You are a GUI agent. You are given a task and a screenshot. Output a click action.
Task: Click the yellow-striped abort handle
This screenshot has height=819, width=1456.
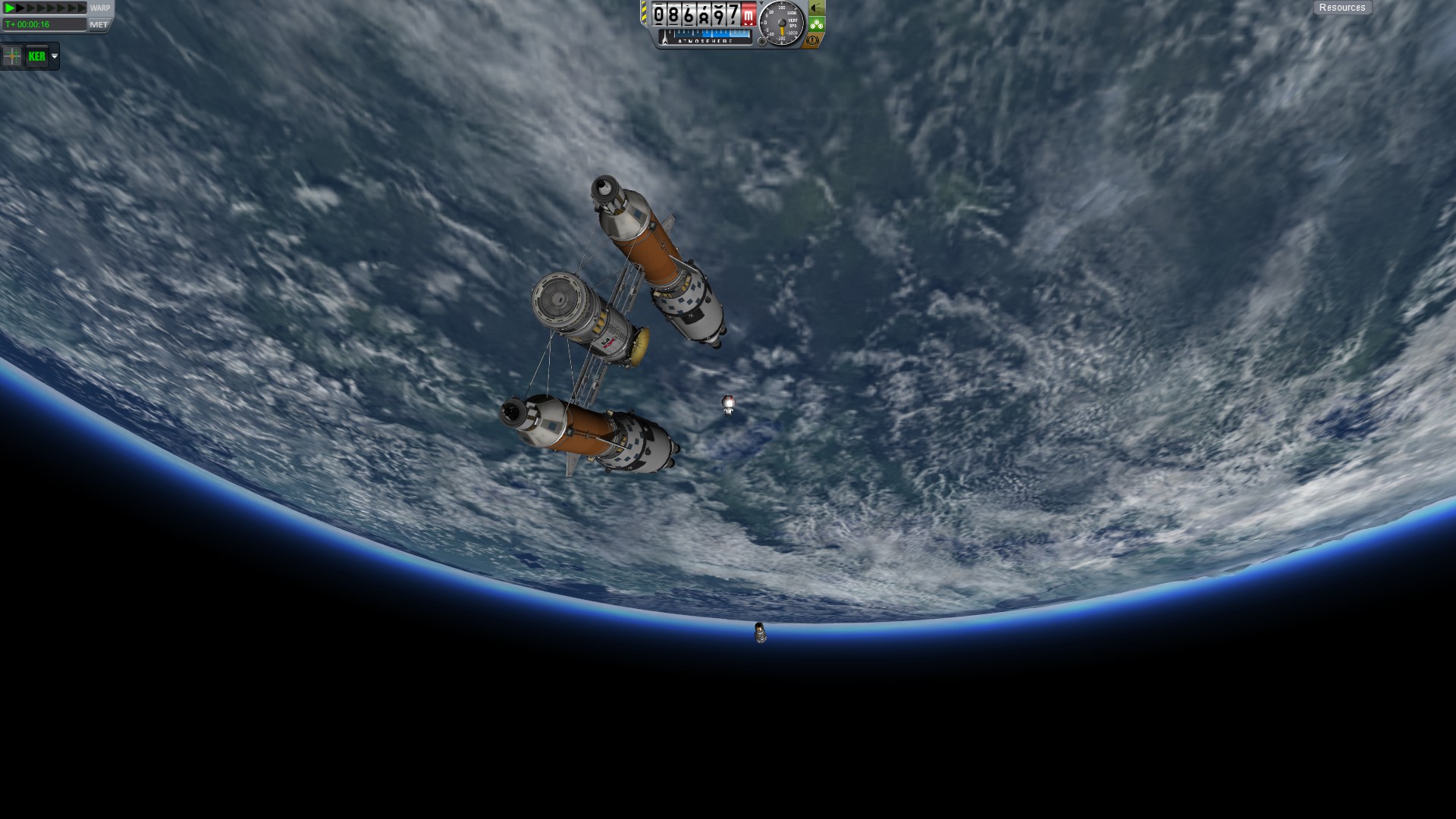[645, 14]
